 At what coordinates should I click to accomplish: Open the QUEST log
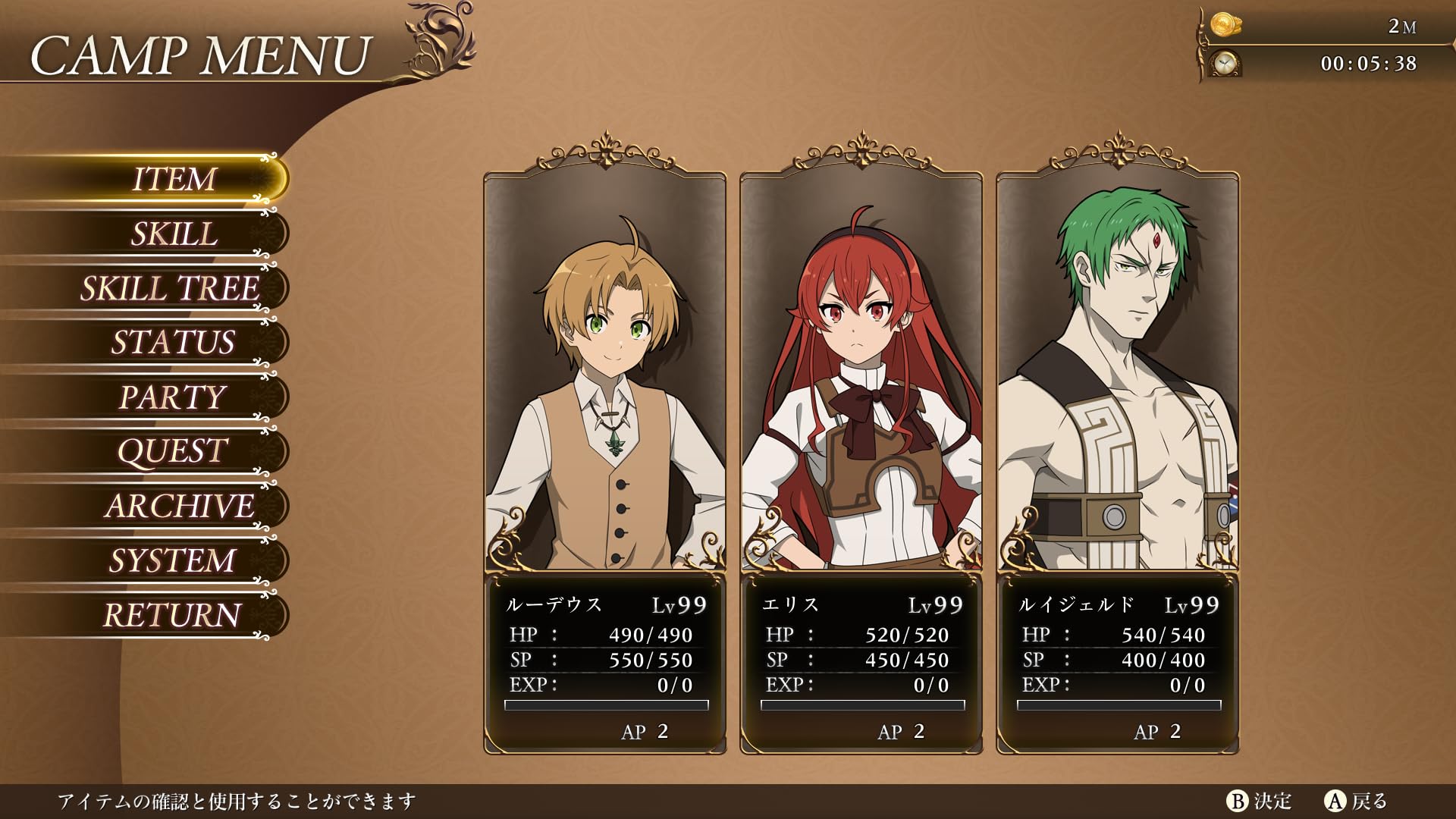pyautogui.click(x=173, y=451)
